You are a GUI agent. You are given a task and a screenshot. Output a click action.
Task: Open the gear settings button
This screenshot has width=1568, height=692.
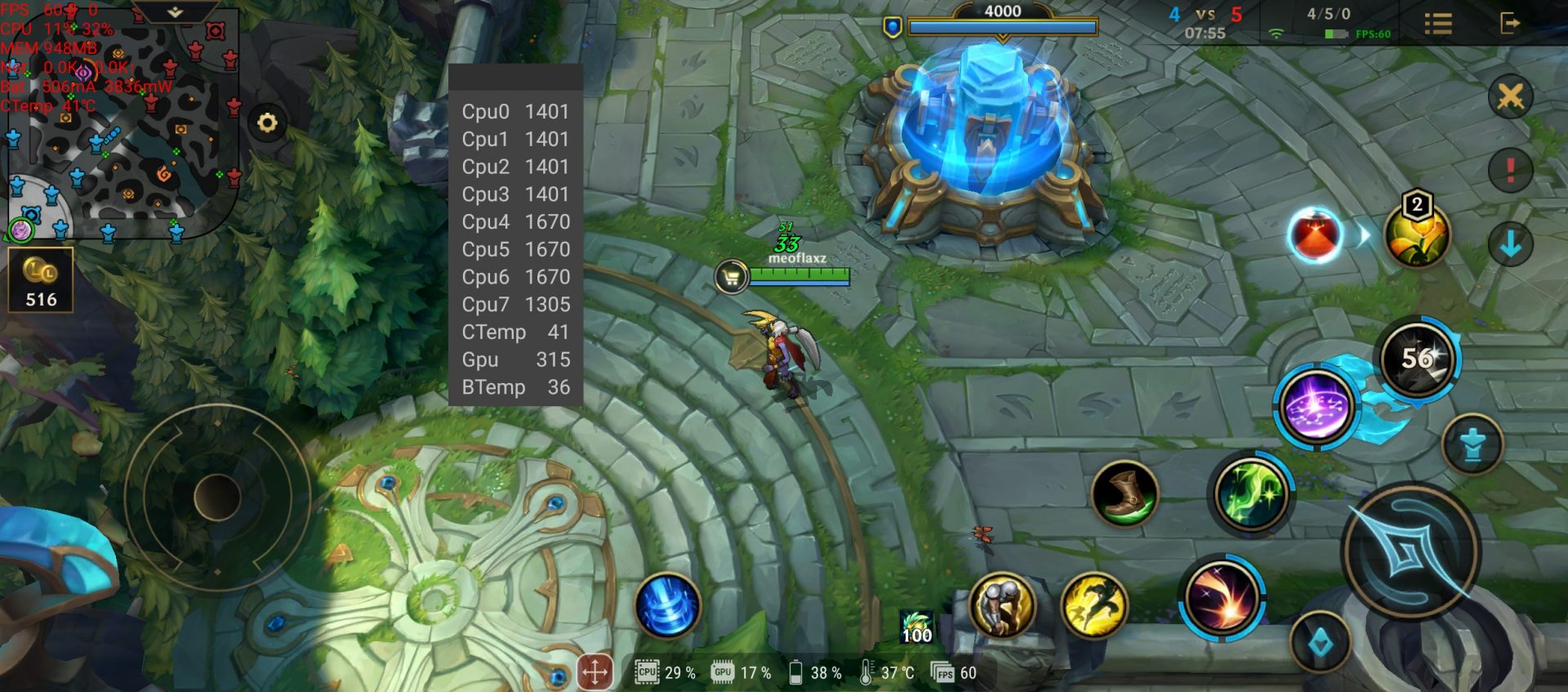coord(267,123)
